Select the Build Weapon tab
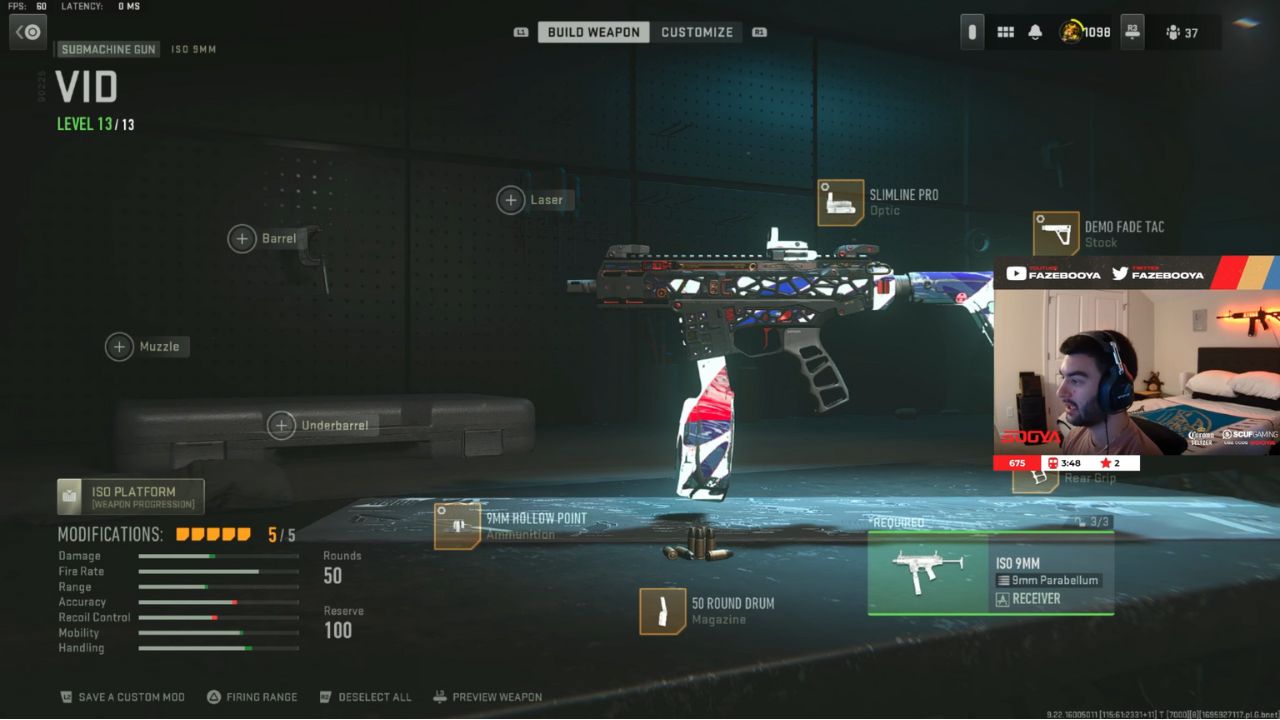Image resolution: width=1280 pixels, height=720 pixels. point(592,31)
